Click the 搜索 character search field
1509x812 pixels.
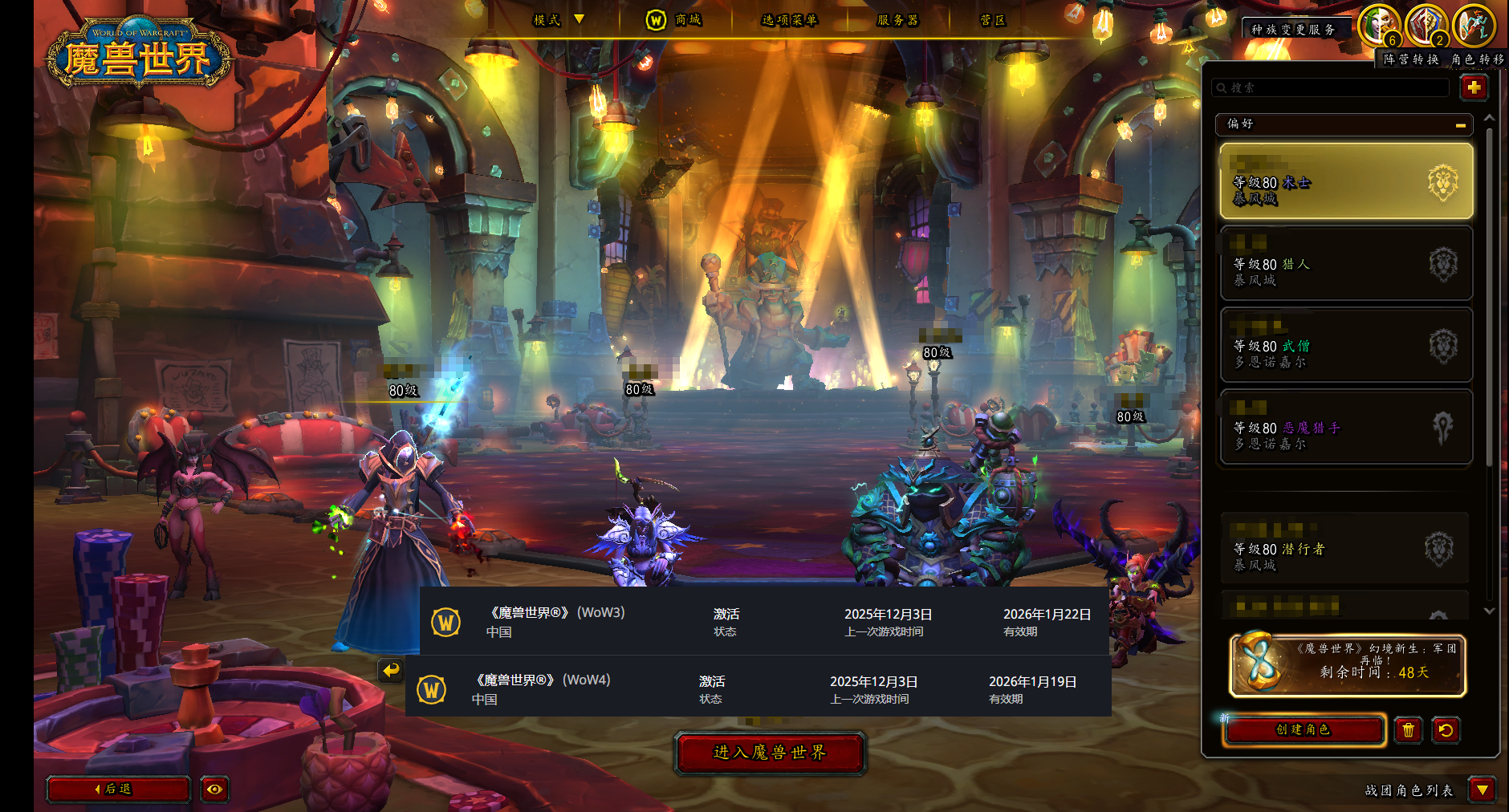coord(1332,87)
